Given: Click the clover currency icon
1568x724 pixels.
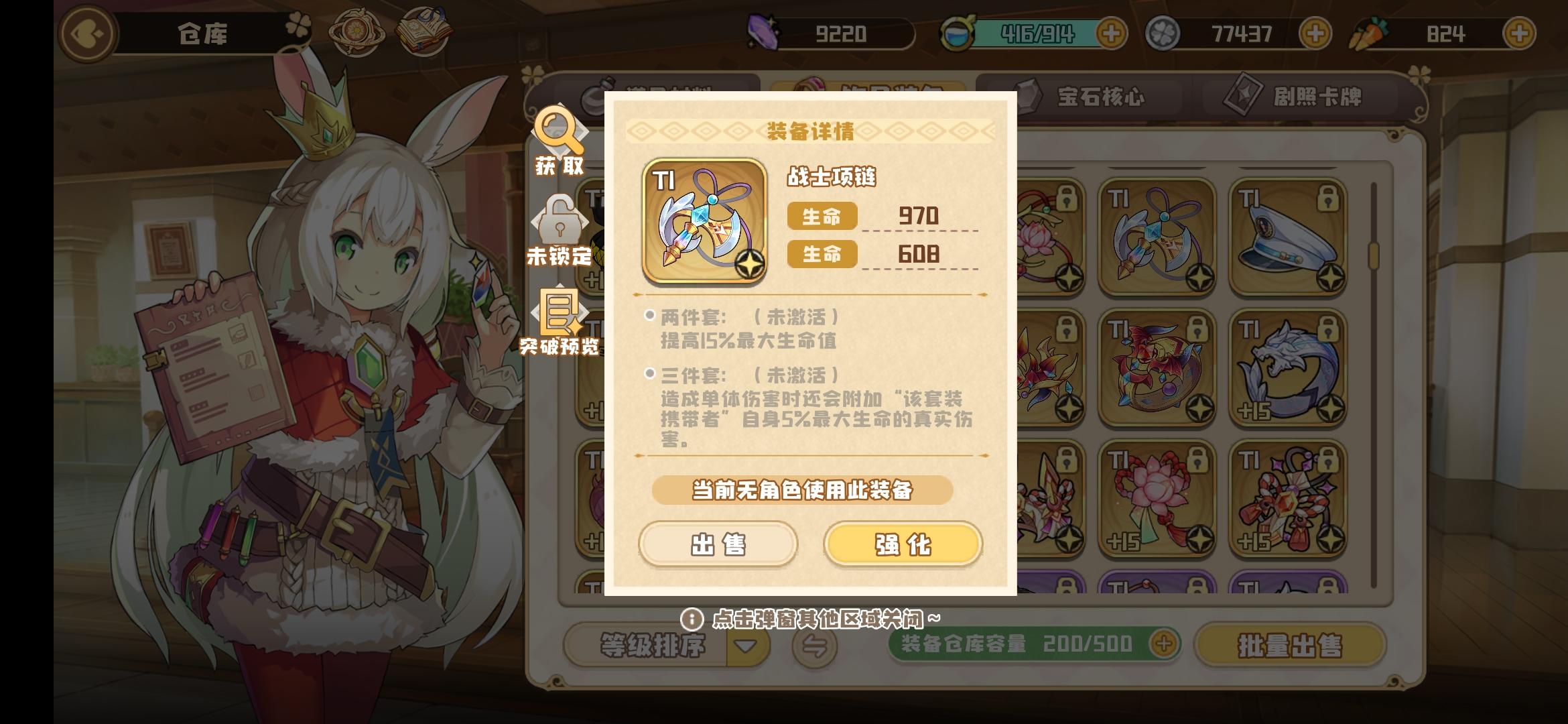Looking at the screenshot, I should pyautogui.click(x=1162, y=32).
